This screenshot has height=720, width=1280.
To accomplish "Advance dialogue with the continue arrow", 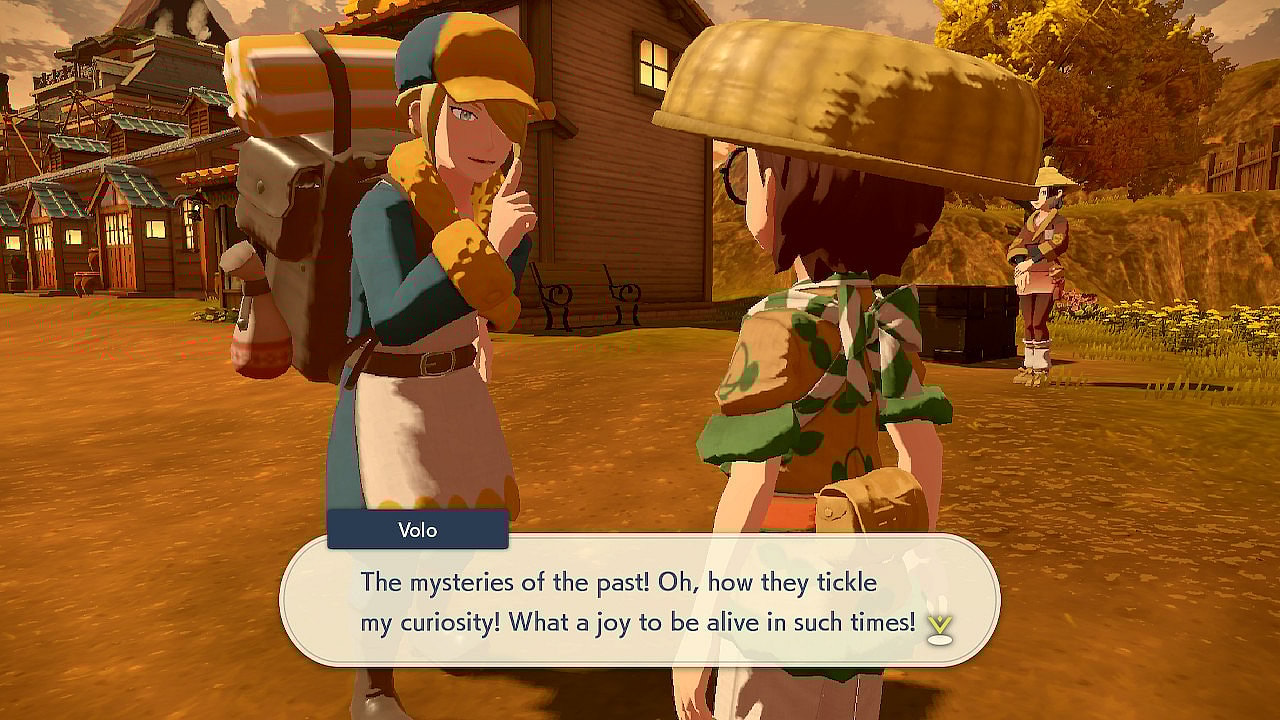I will pyautogui.click(x=939, y=628).
